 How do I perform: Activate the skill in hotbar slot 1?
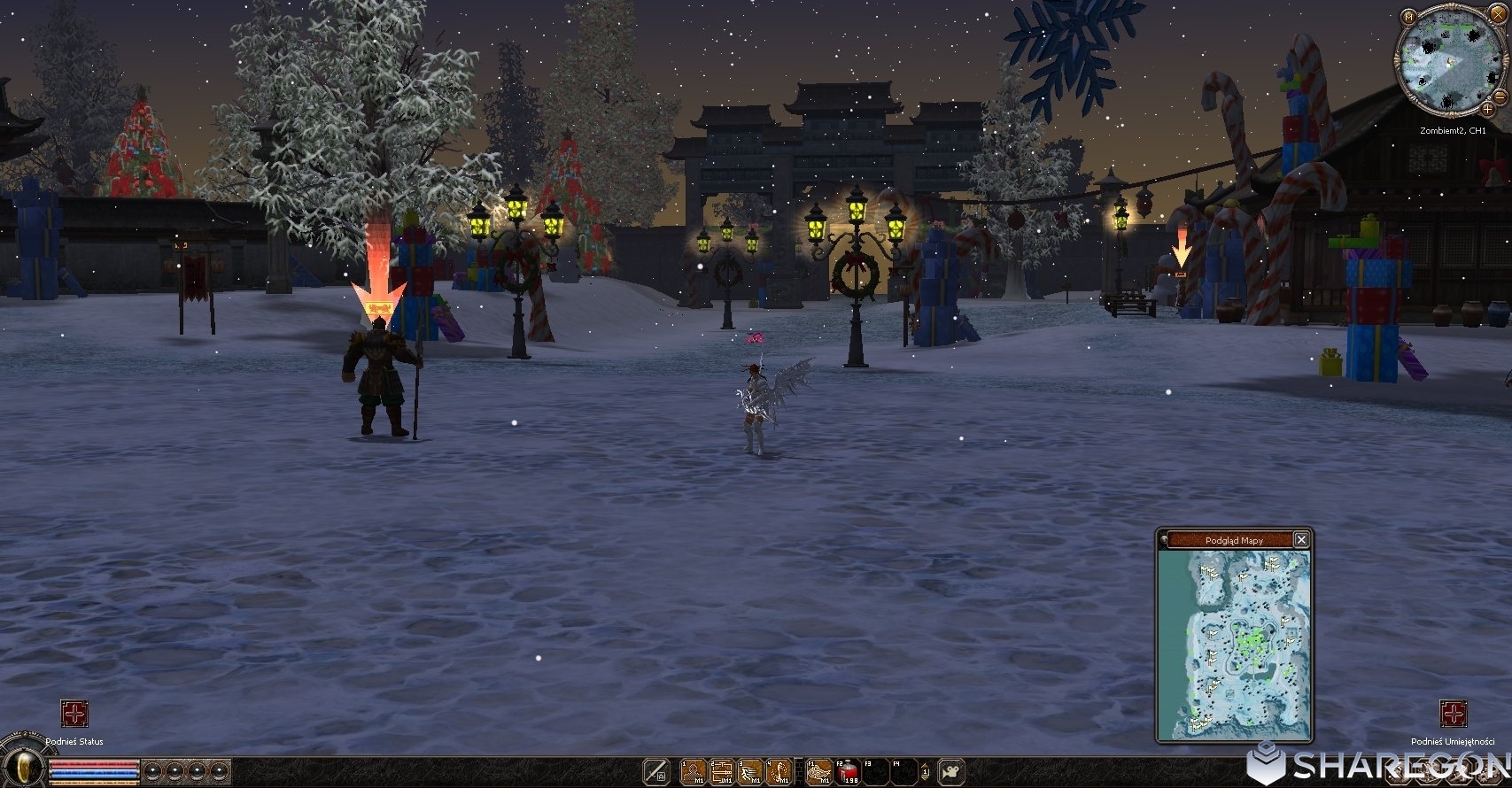[x=693, y=771]
